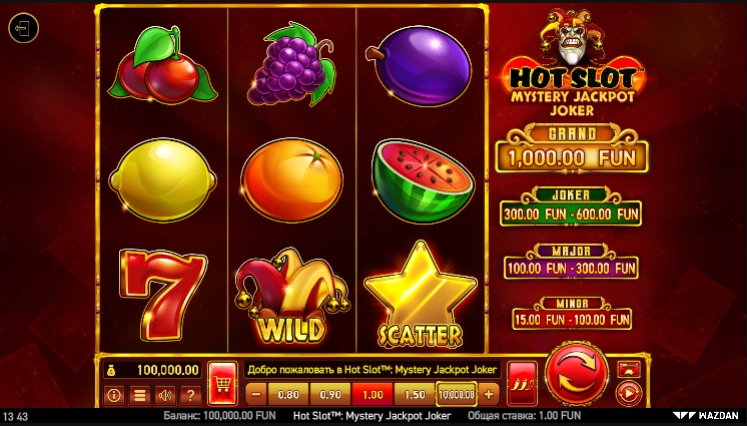Select the 10,000.00 maximum bet
This screenshot has width=747, height=426.
[x=456, y=394]
